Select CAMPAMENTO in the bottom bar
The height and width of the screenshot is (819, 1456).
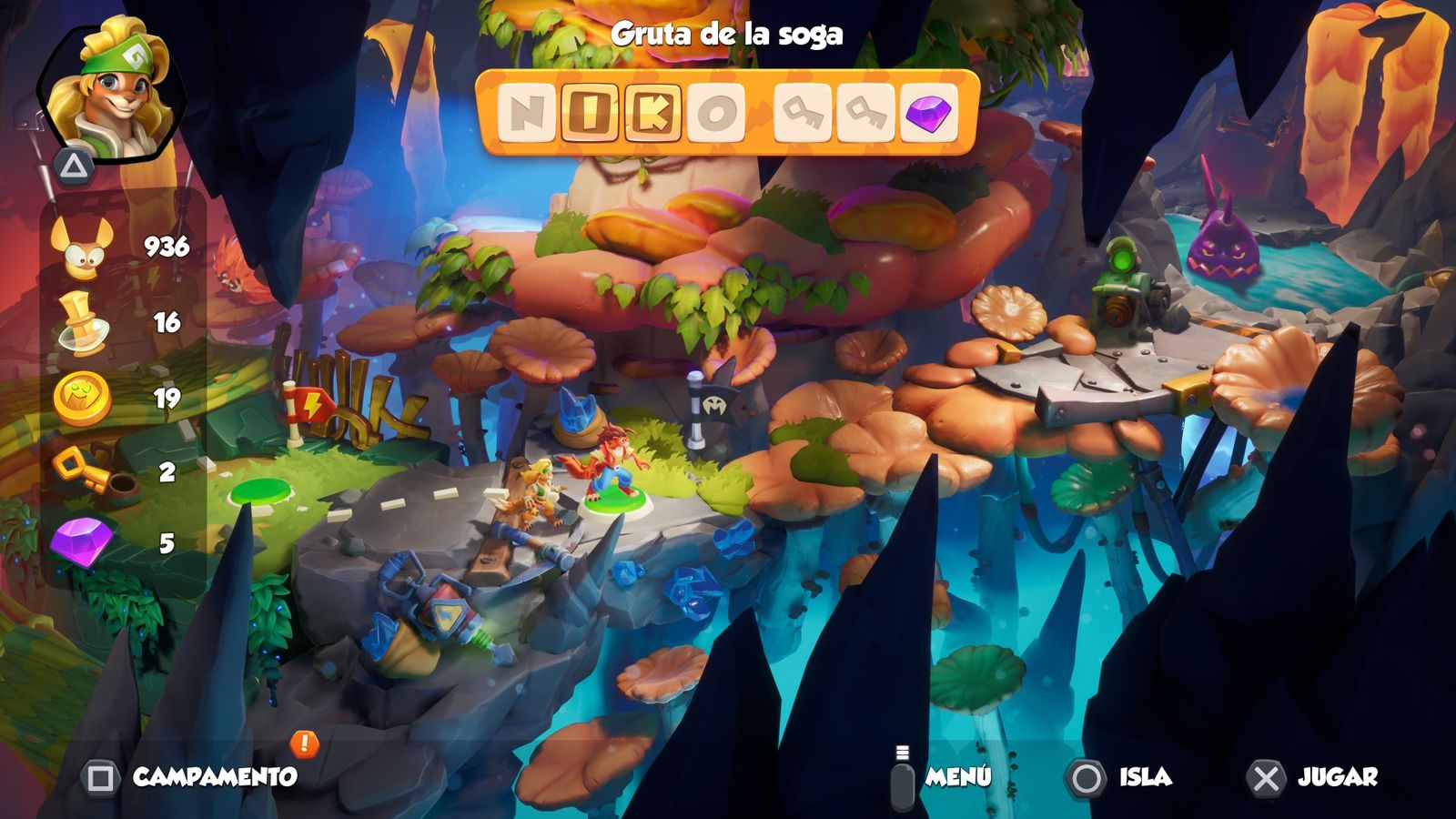pyautogui.click(x=216, y=778)
